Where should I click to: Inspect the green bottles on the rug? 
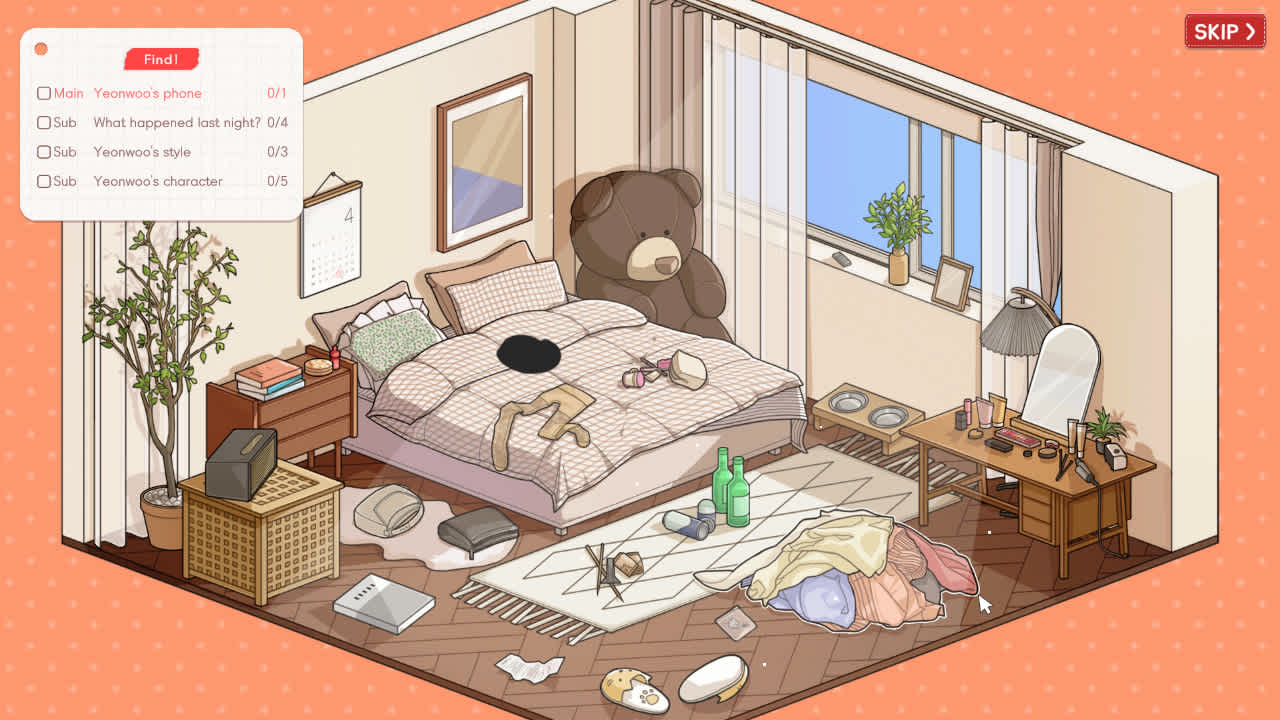point(729,490)
